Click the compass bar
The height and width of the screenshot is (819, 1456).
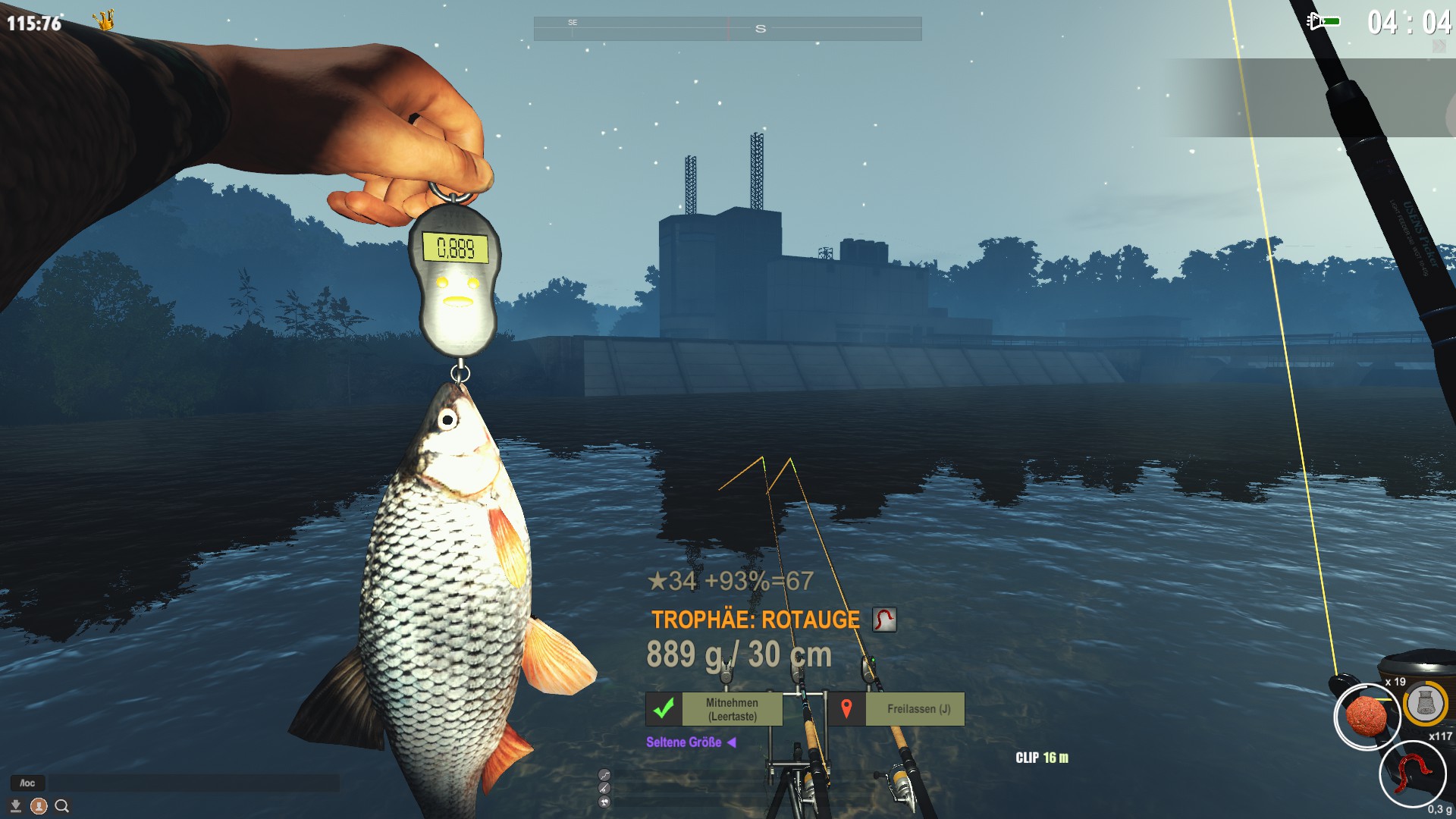[727, 29]
